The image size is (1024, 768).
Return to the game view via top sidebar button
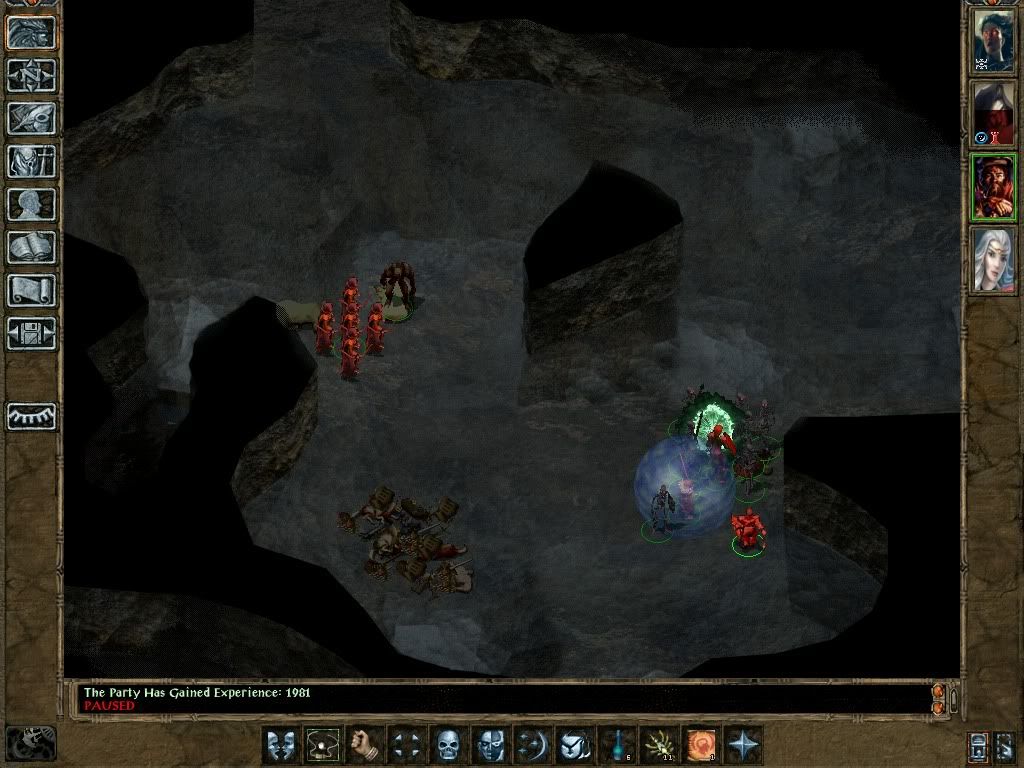[x=32, y=33]
